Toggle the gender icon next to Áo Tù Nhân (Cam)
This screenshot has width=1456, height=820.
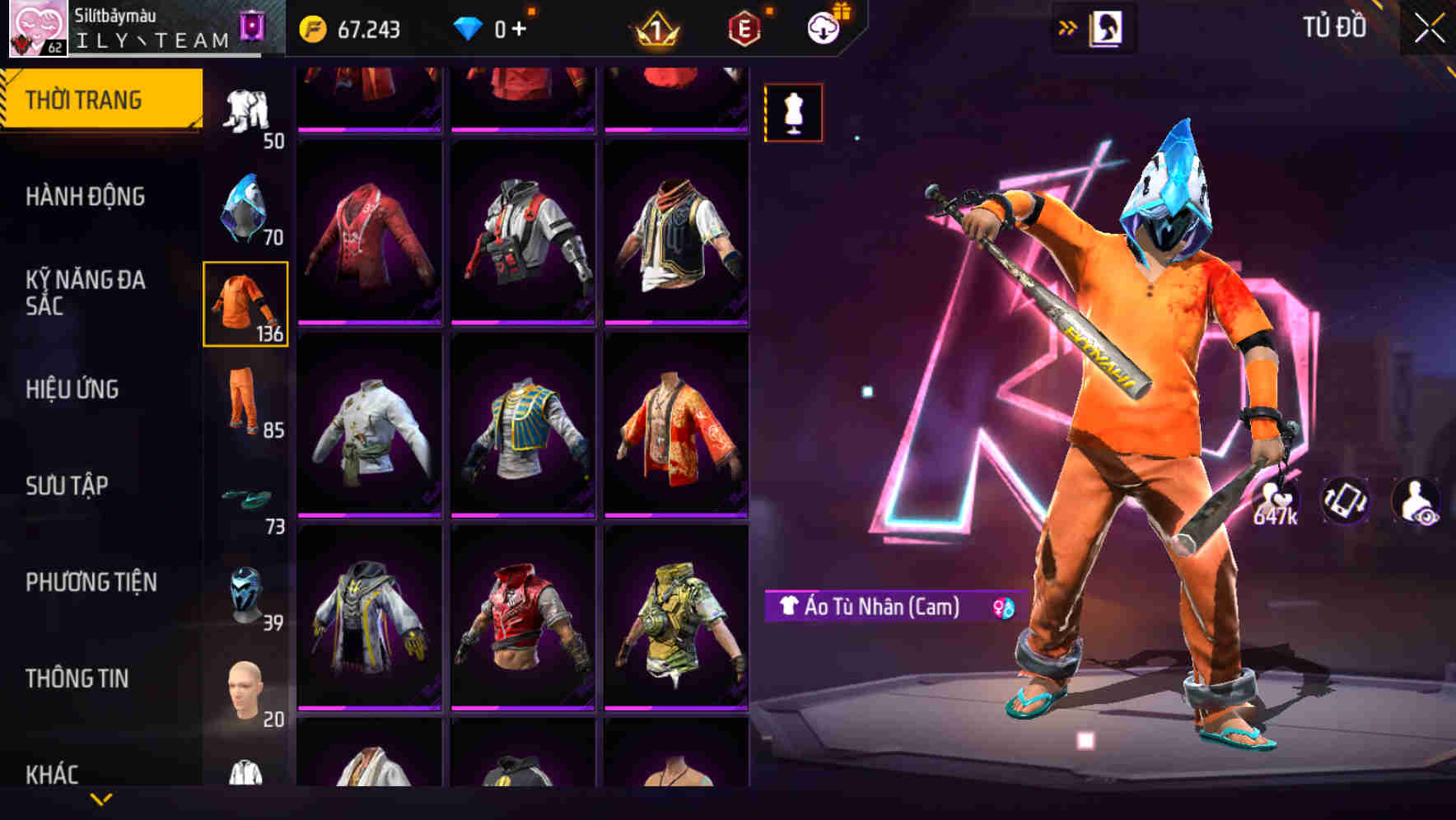click(x=1005, y=608)
